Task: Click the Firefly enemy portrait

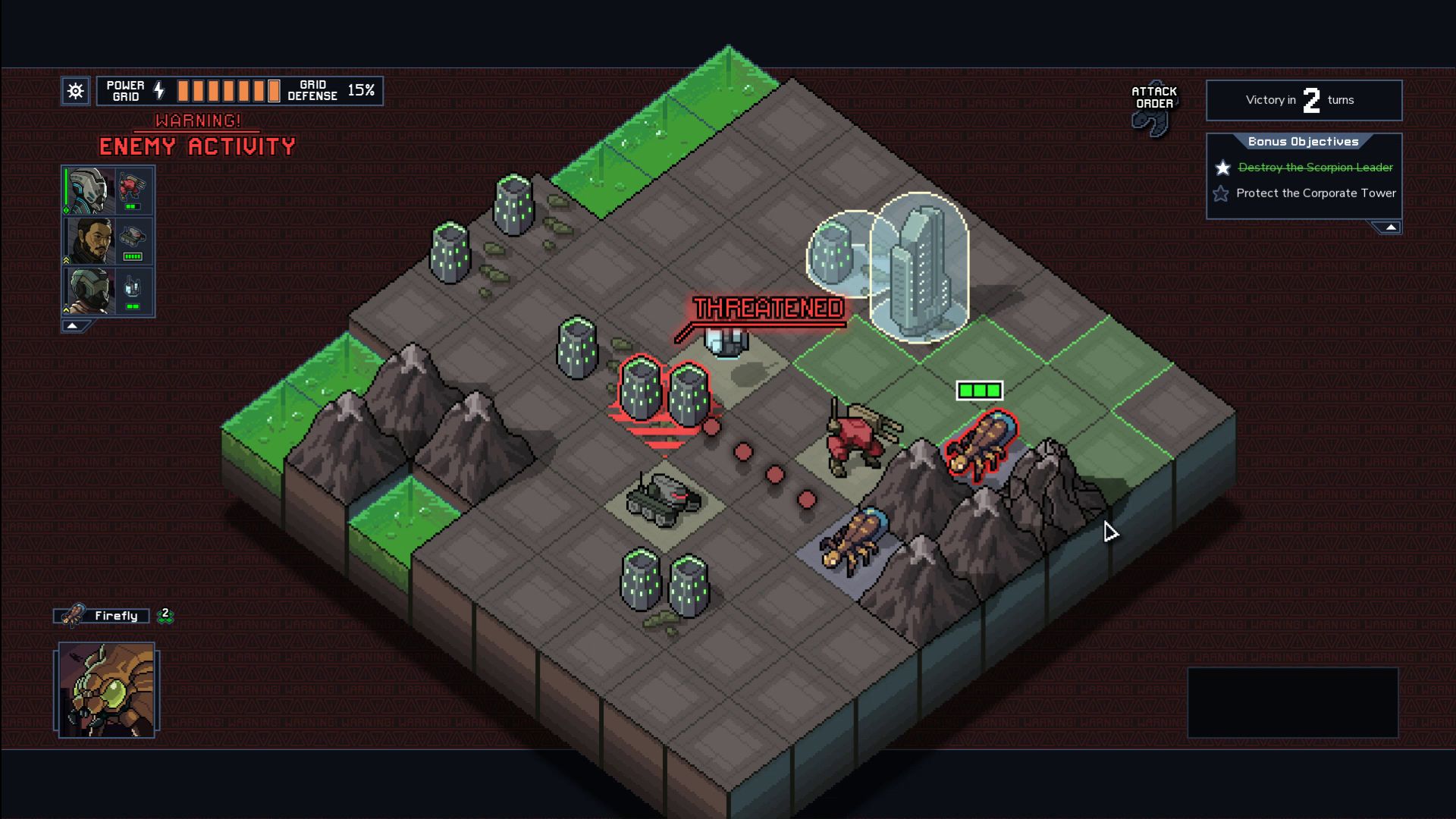Action: [107, 690]
